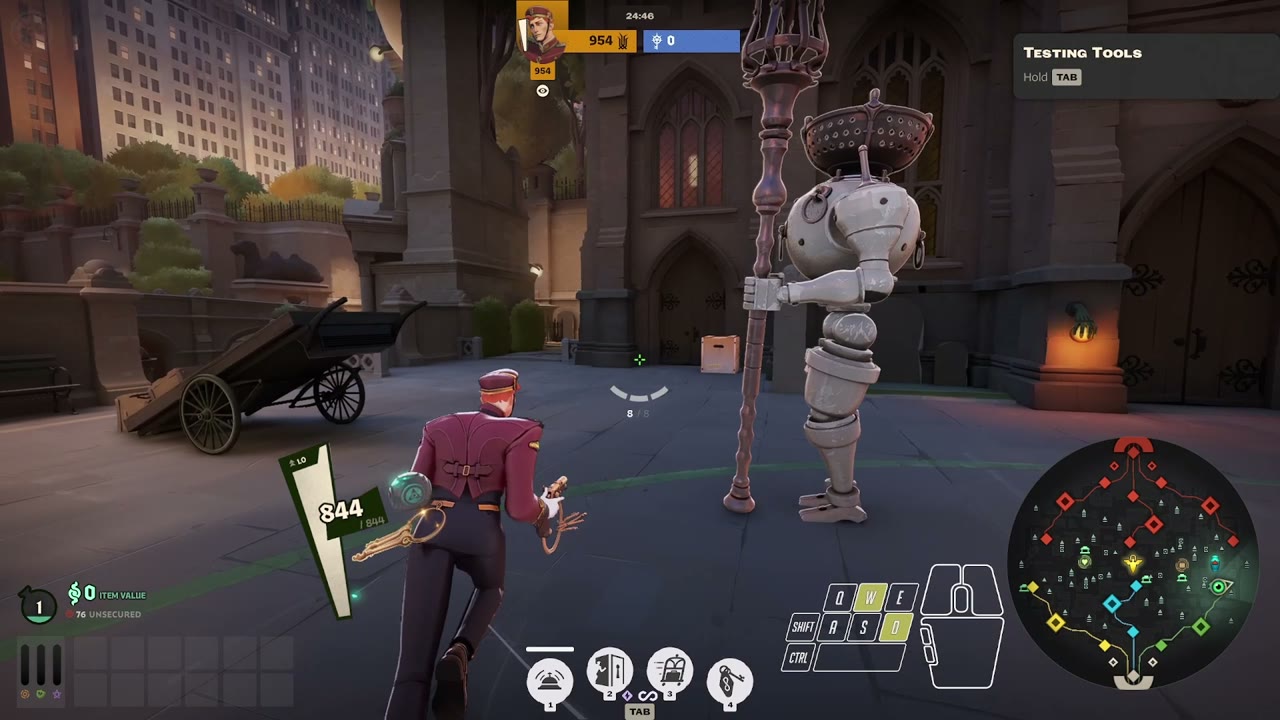Activate the service bell ability
Screen dimensions: 1280x720
click(550, 680)
